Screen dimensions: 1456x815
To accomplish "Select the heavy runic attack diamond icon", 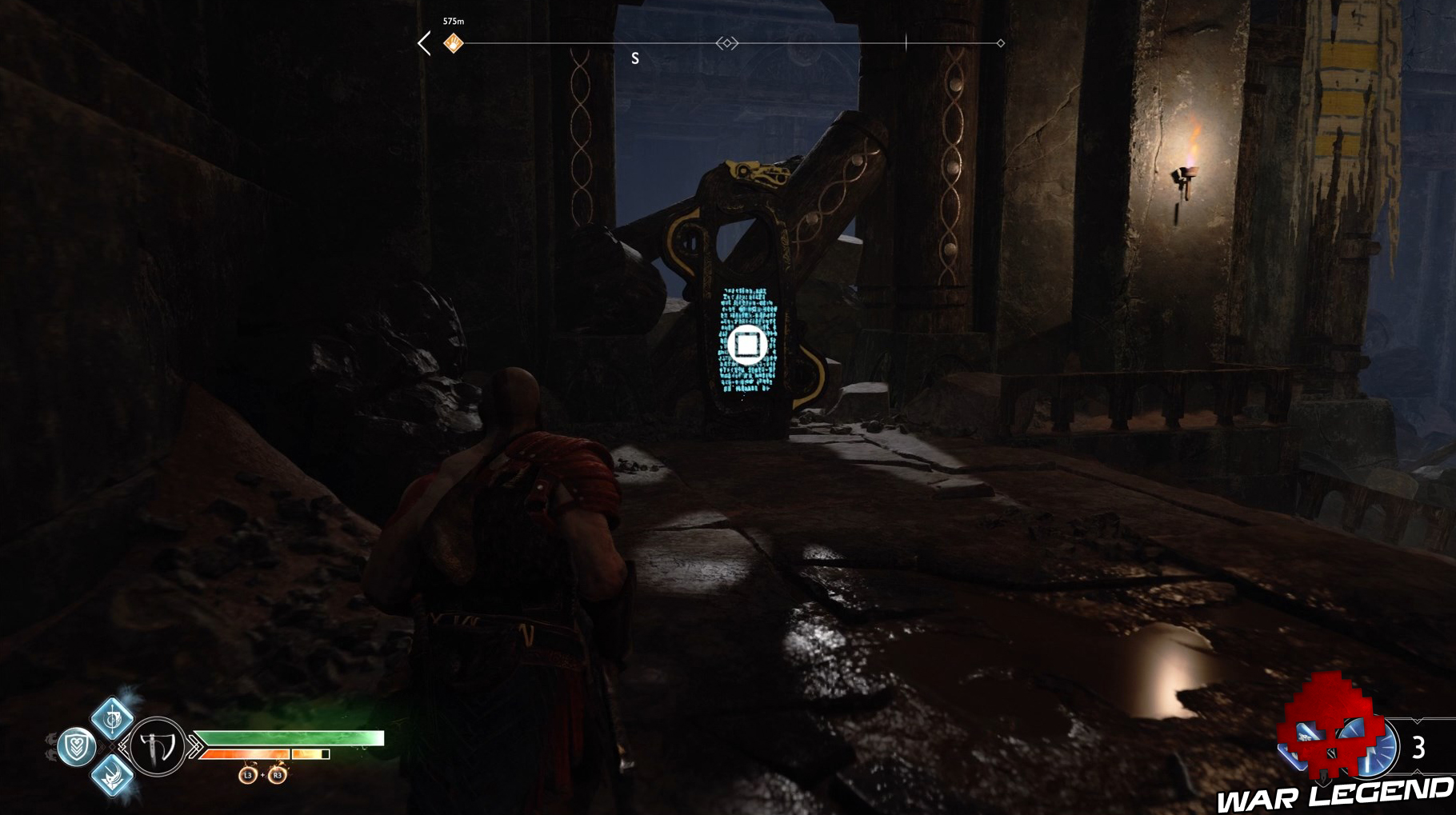I will tap(113, 778).
